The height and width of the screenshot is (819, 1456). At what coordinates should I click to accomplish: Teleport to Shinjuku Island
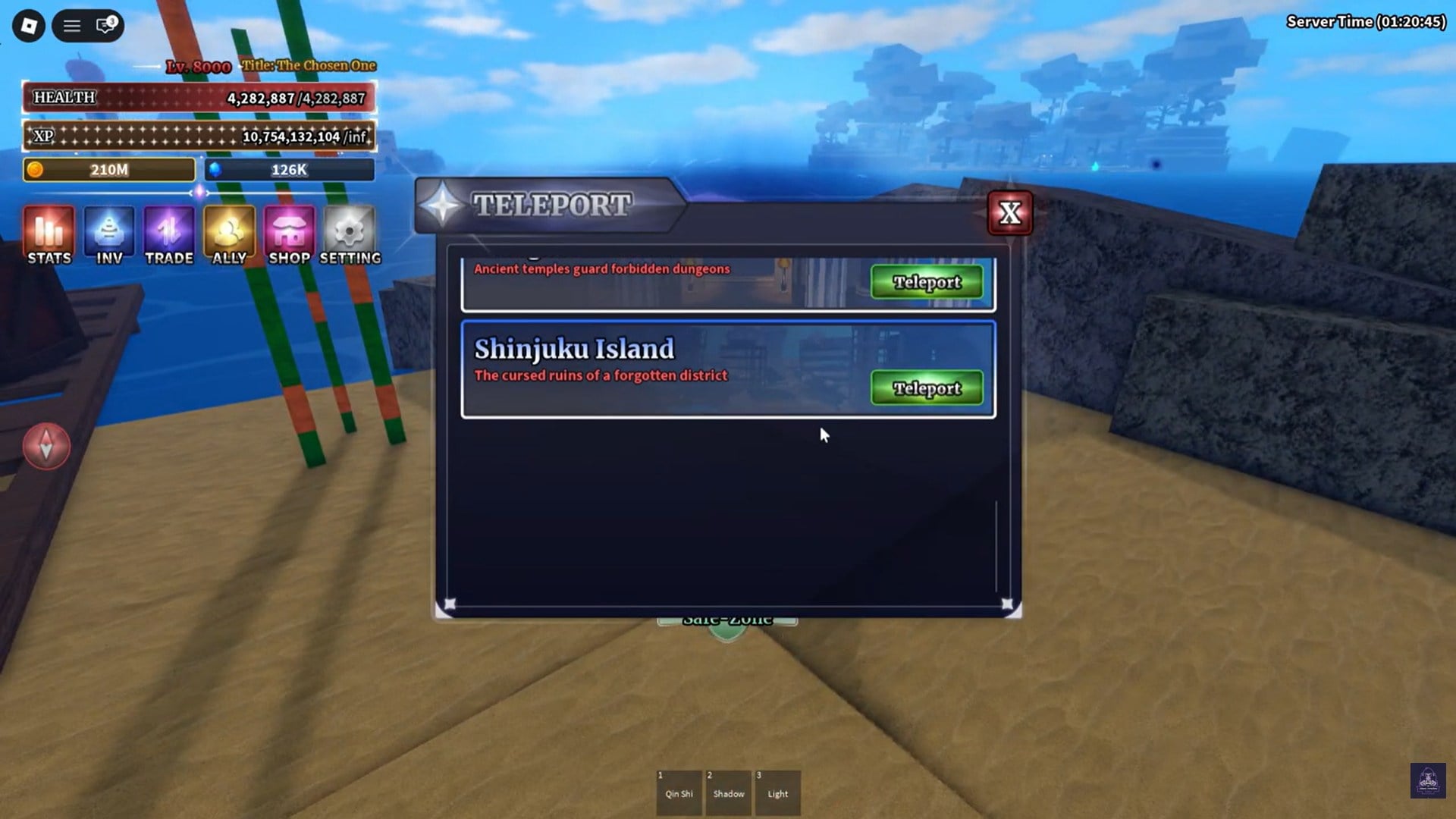(926, 388)
